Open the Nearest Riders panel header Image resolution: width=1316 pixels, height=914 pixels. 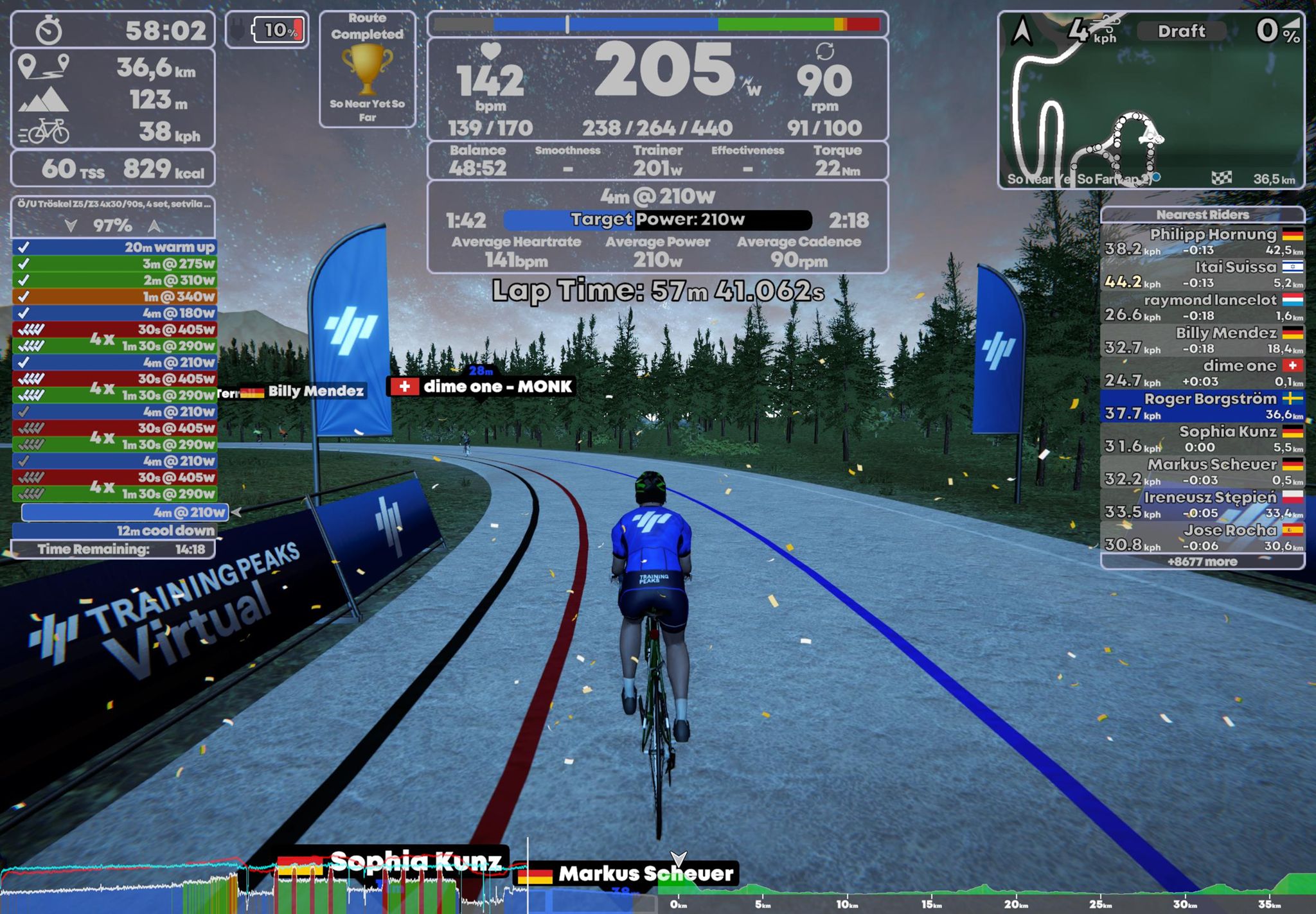click(1202, 215)
